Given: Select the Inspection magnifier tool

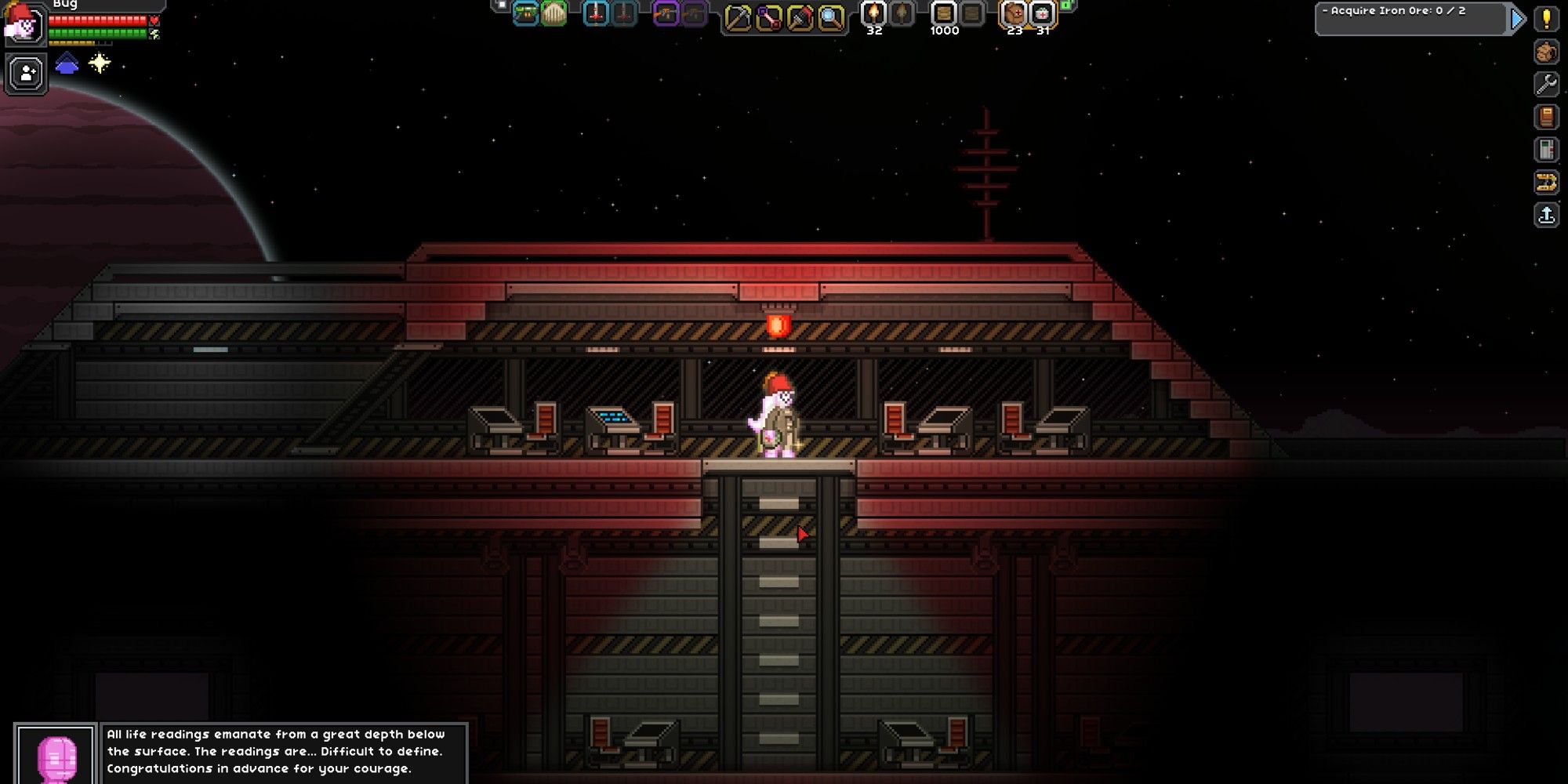Looking at the screenshot, I should (x=827, y=16).
